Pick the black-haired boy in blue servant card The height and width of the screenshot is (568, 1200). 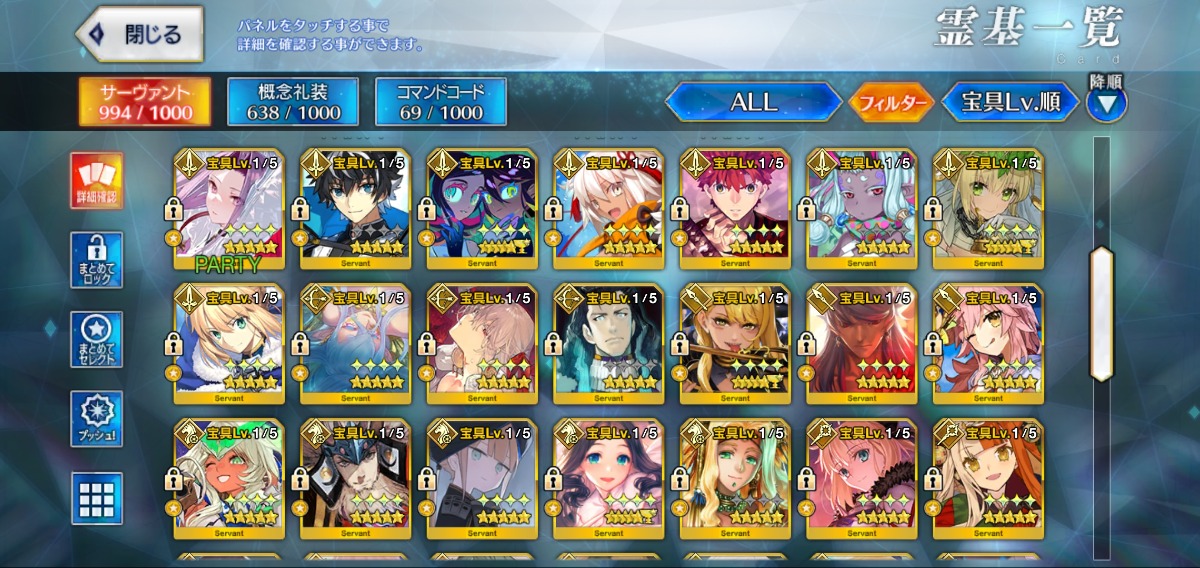tap(355, 209)
